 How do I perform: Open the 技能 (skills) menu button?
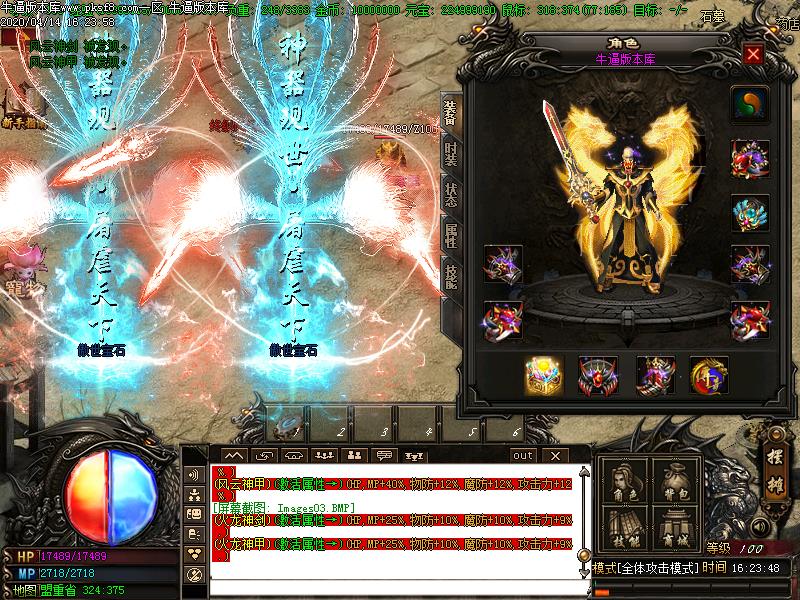pyautogui.click(x=624, y=530)
